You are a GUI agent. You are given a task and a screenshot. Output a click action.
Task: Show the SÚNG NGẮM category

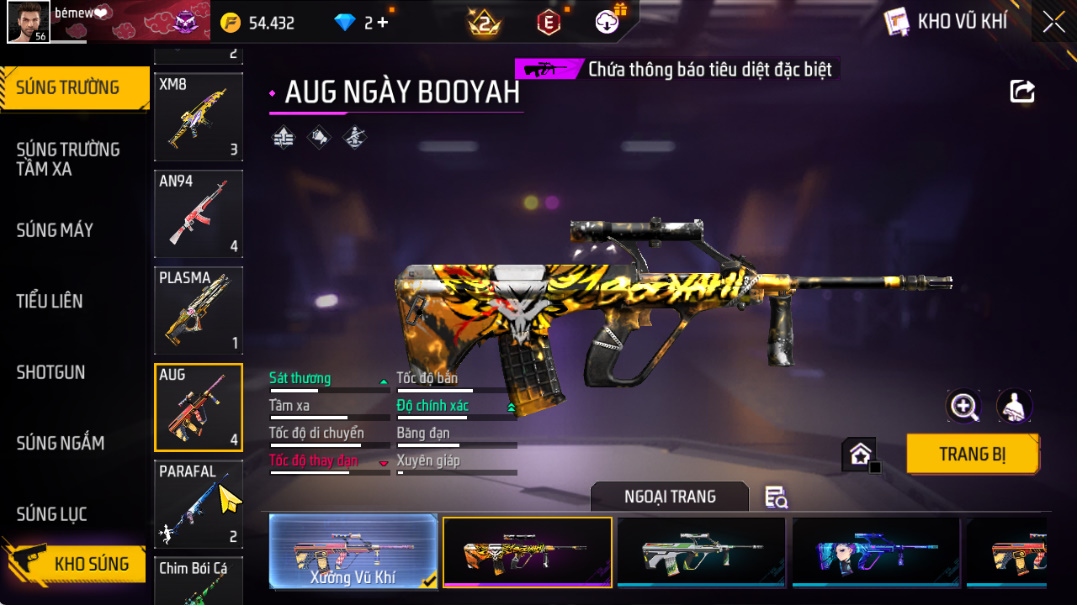point(61,443)
